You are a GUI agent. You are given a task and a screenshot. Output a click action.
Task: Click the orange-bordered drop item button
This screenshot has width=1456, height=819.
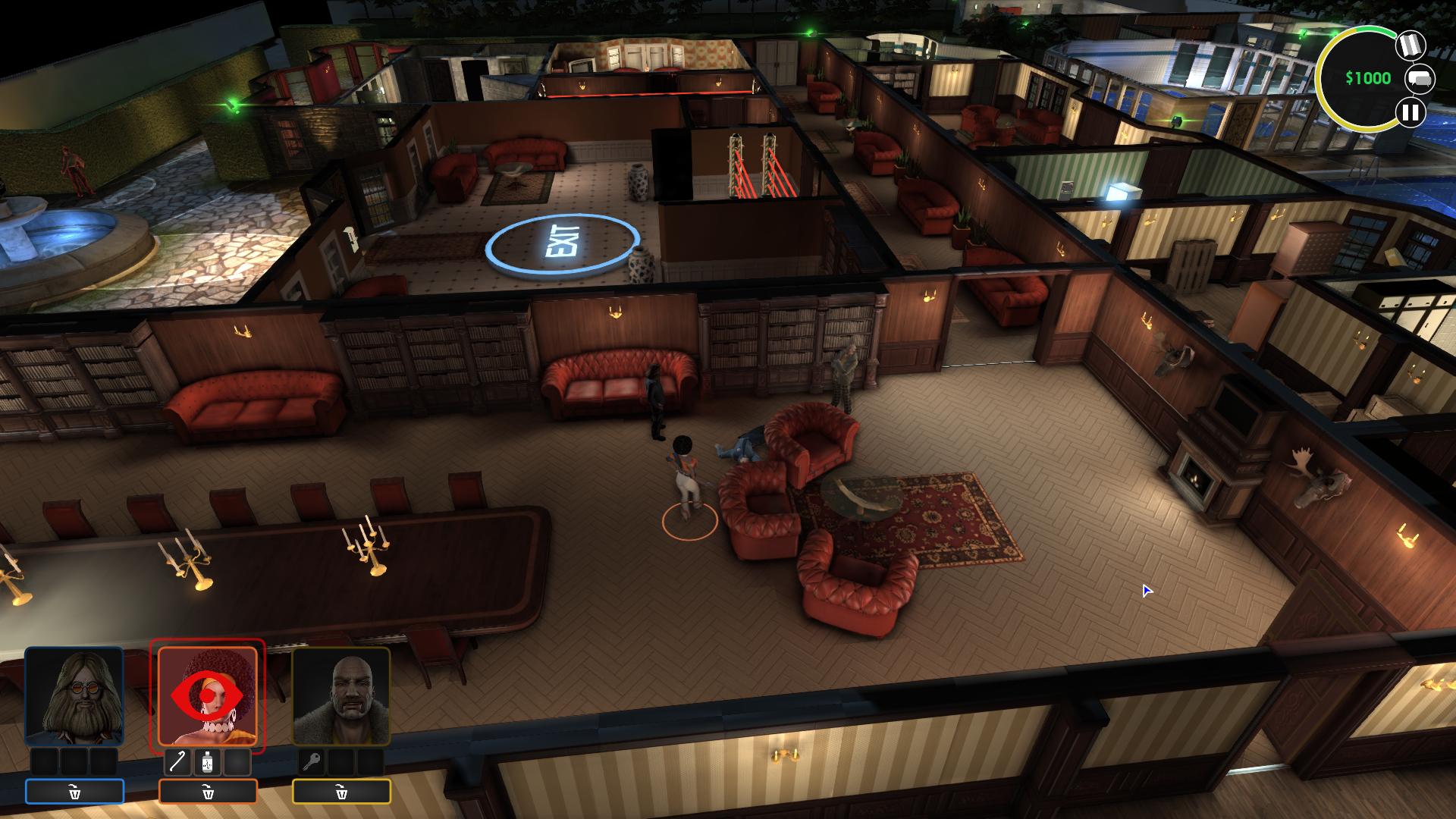[x=208, y=792]
